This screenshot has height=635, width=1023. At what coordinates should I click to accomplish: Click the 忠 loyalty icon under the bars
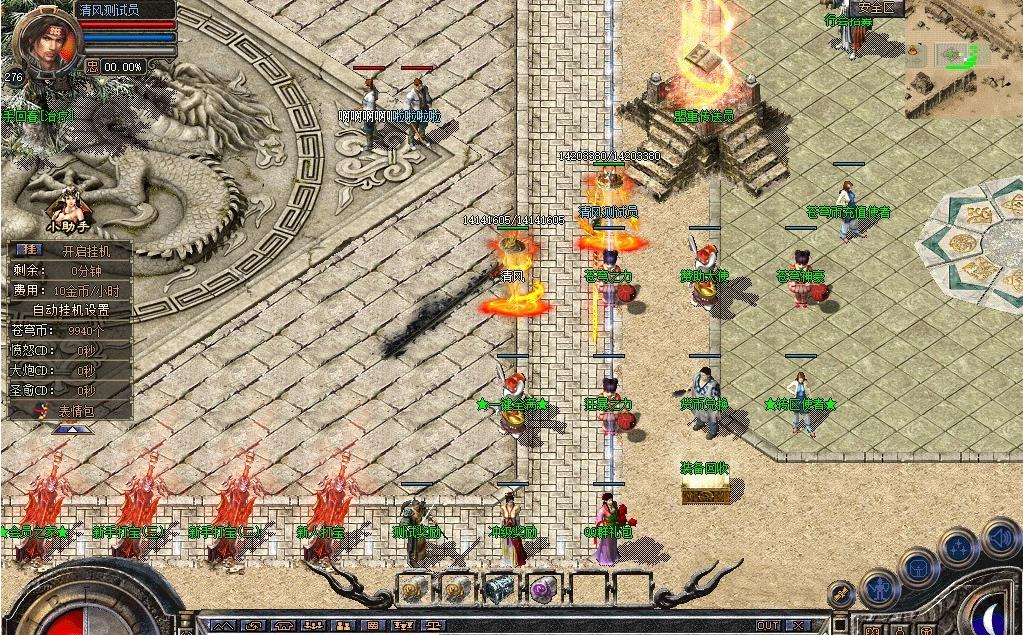pos(93,66)
